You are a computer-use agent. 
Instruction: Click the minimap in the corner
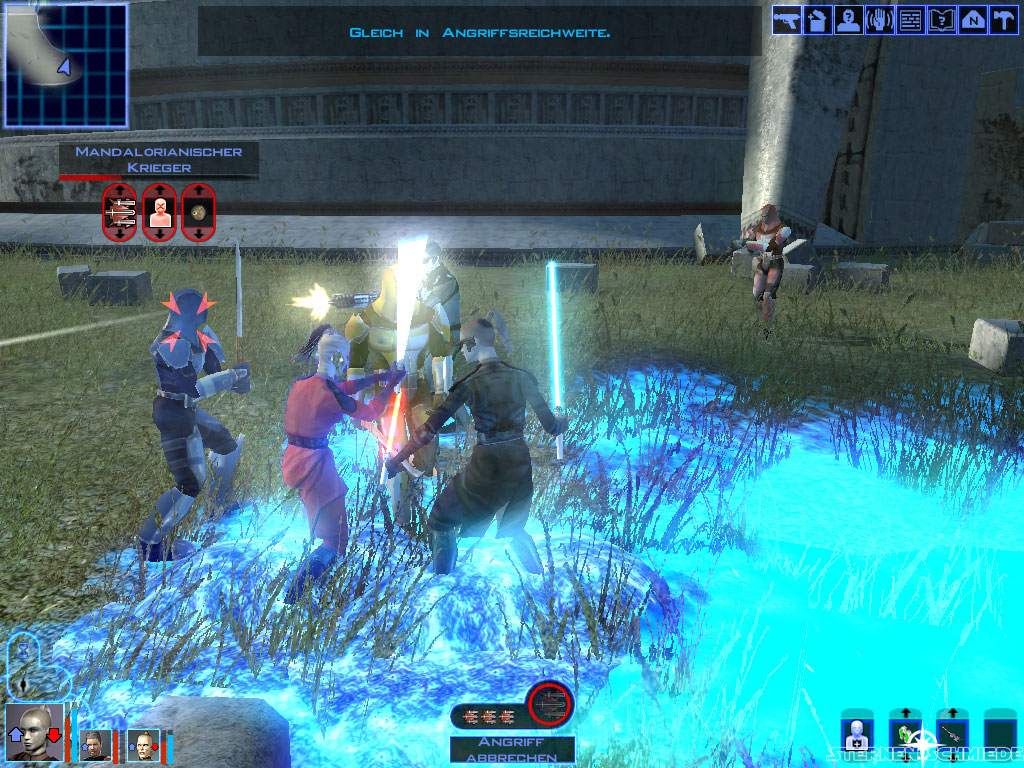click(65, 65)
